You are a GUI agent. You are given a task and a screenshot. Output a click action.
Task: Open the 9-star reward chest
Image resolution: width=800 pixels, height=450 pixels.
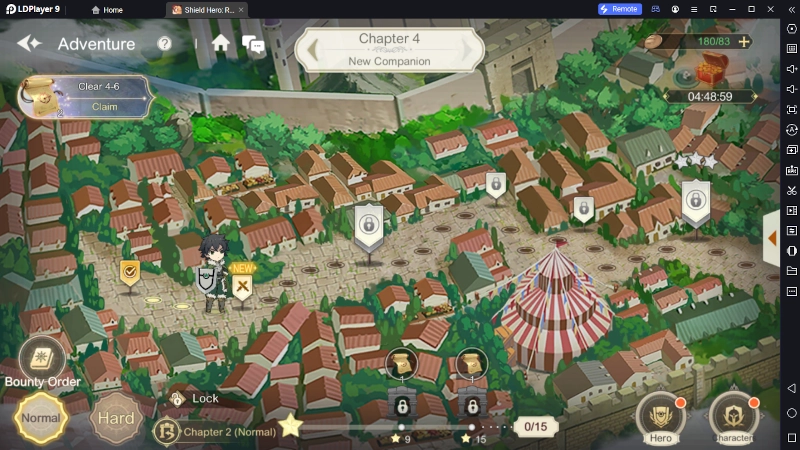click(x=401, y=364)
